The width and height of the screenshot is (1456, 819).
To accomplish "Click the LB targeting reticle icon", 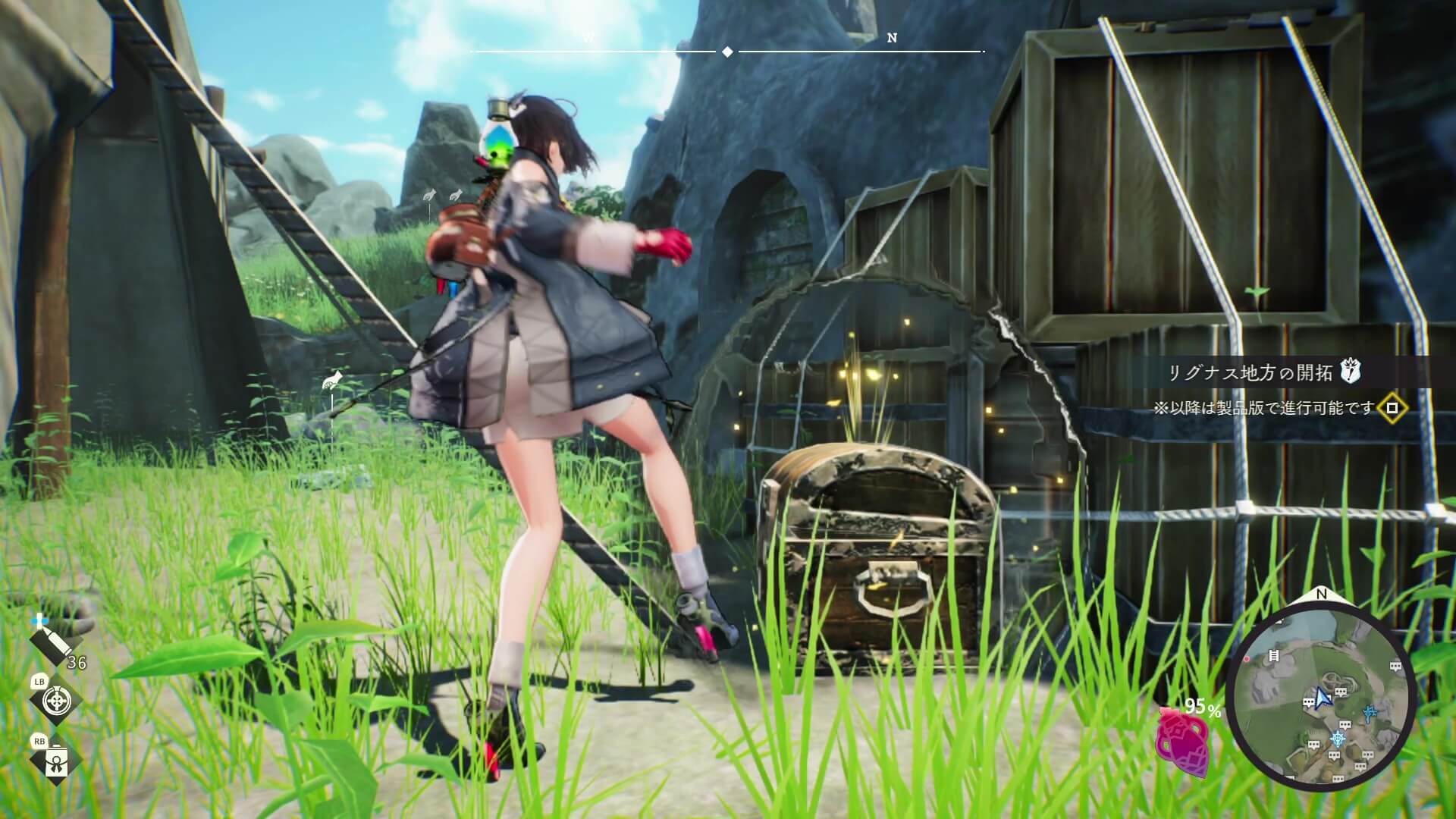I will pos(56,701).
